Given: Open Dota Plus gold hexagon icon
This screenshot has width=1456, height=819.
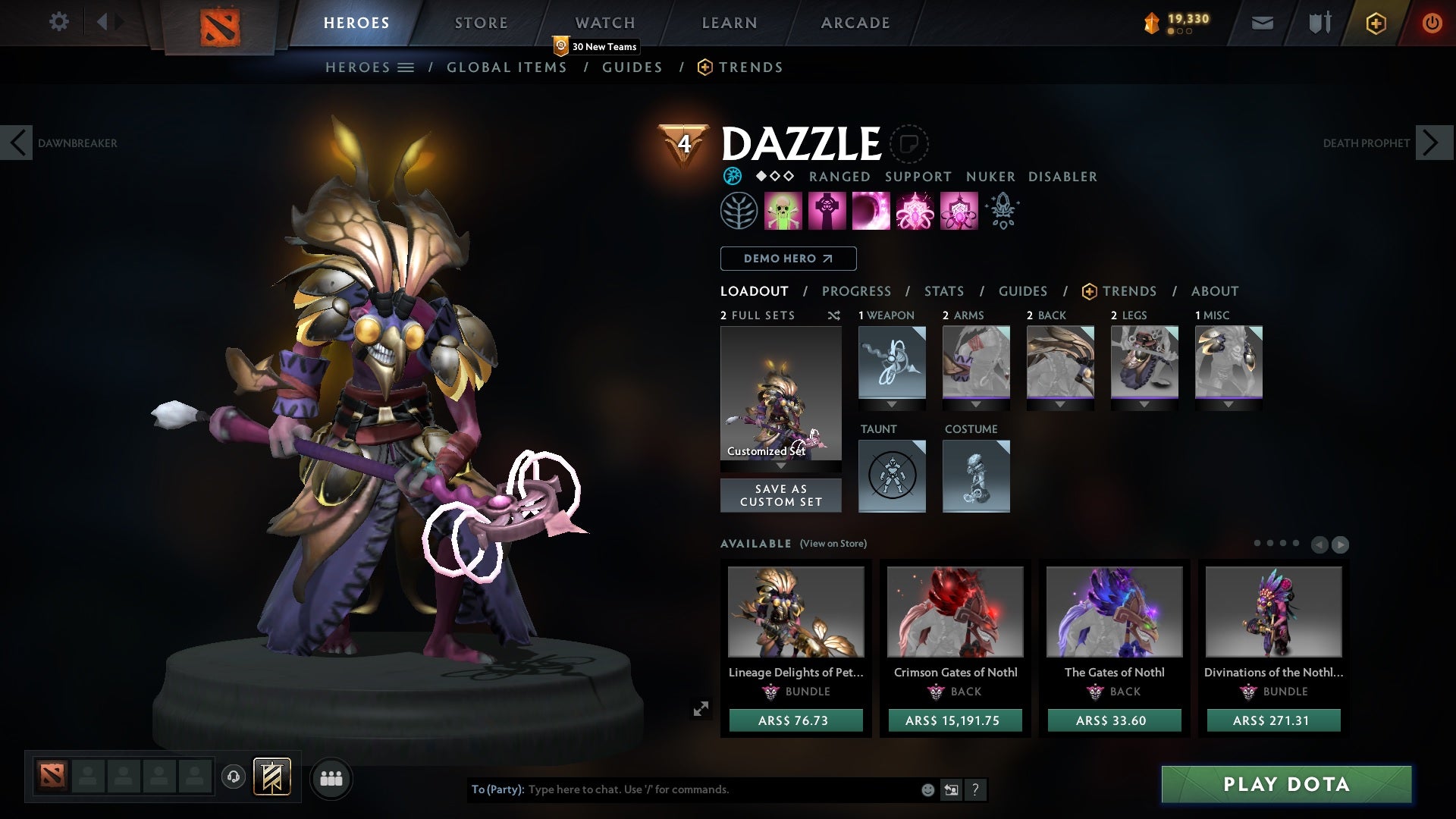Looking at the screenshot, I should click(x=1376, y=23).
